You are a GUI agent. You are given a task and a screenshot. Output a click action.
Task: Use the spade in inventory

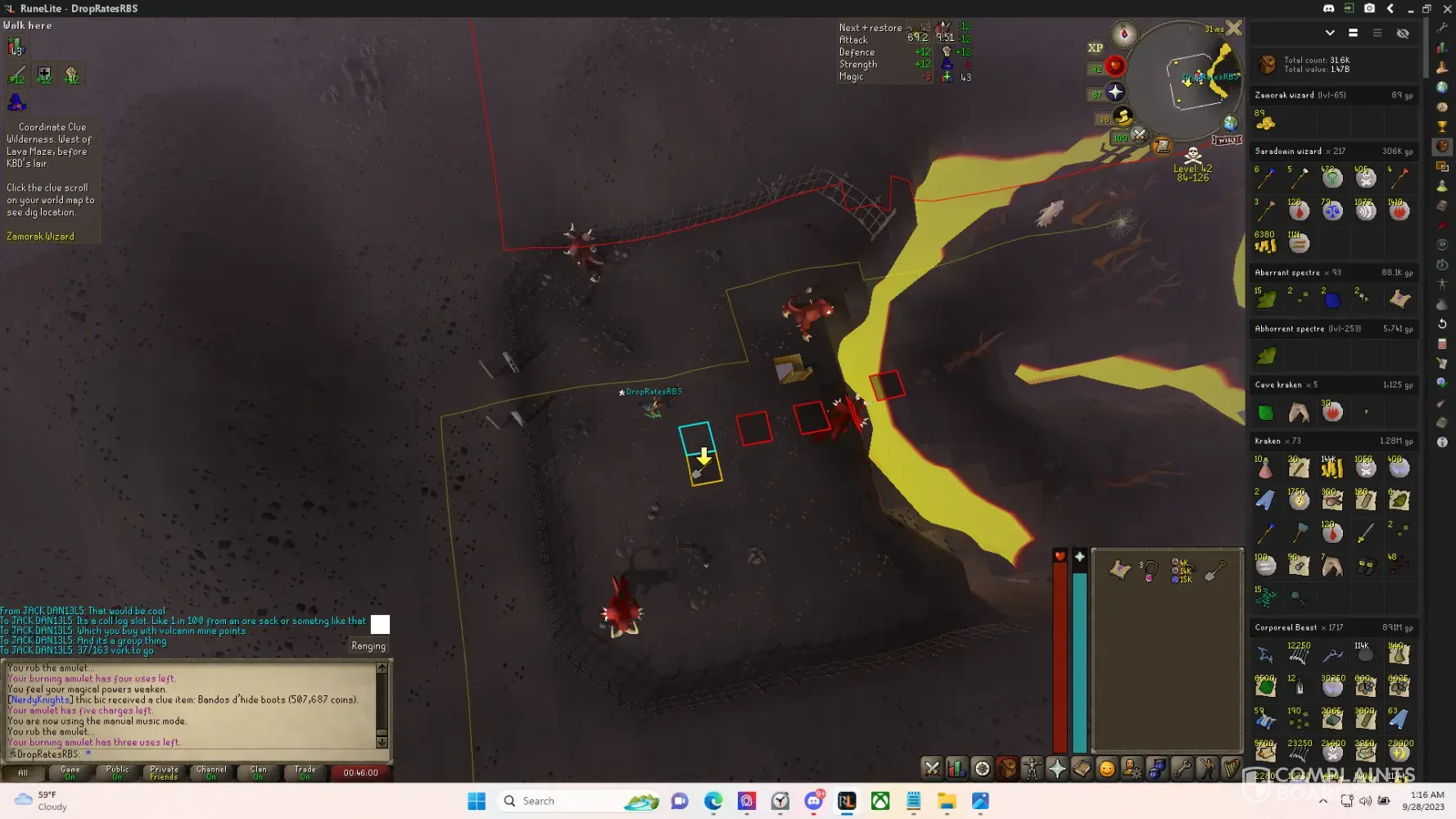(1215, 571)
